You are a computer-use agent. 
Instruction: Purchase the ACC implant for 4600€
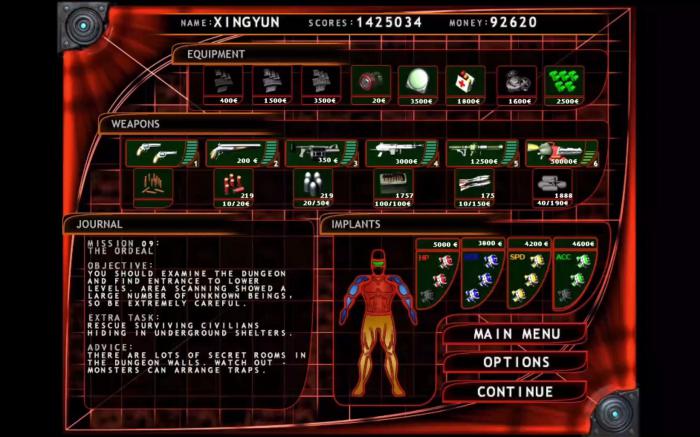click(574, 273)
